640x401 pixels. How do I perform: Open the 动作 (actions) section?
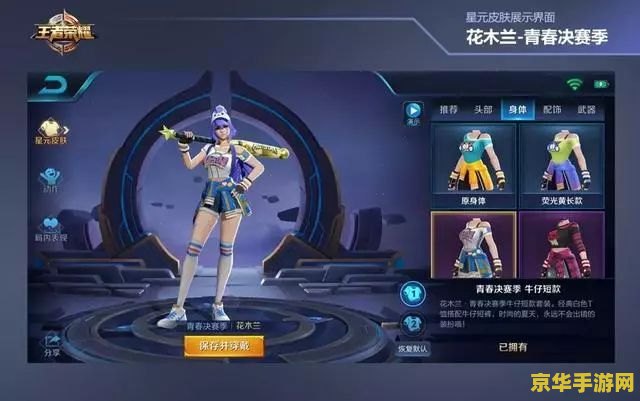[x=51, y=178]
